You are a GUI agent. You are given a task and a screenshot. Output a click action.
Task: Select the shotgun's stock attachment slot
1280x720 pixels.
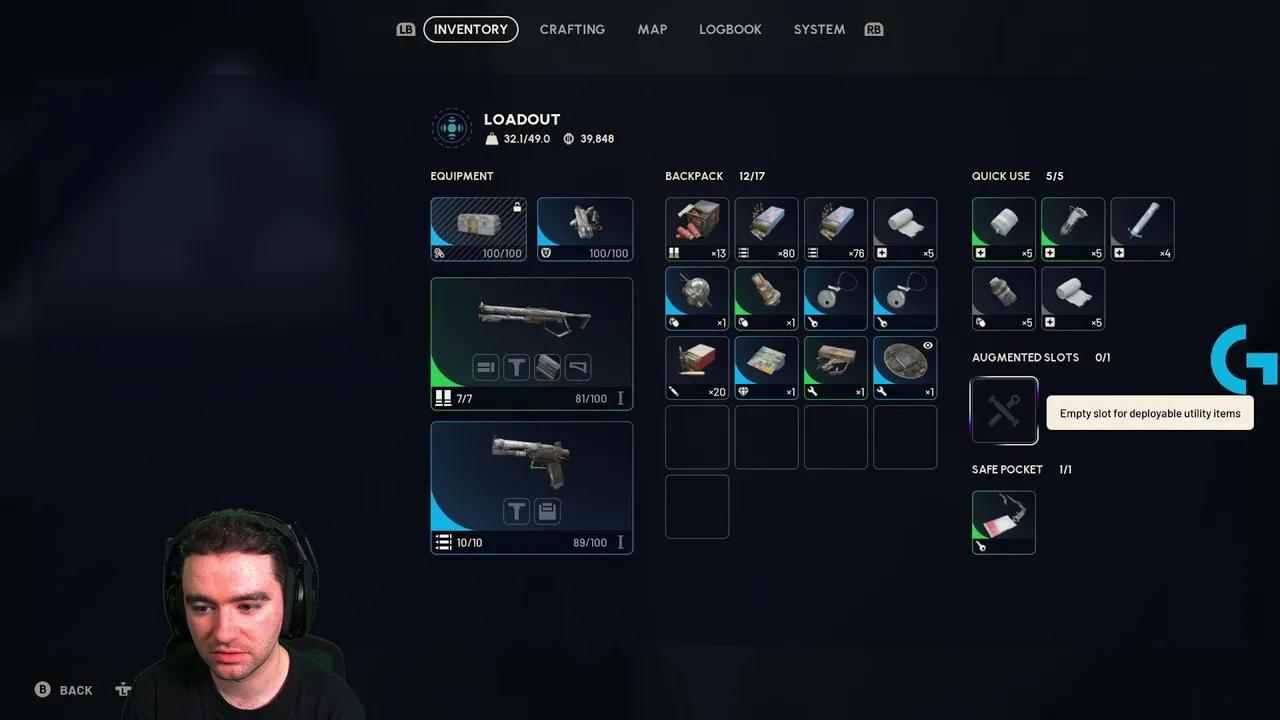tap(578, 368)
